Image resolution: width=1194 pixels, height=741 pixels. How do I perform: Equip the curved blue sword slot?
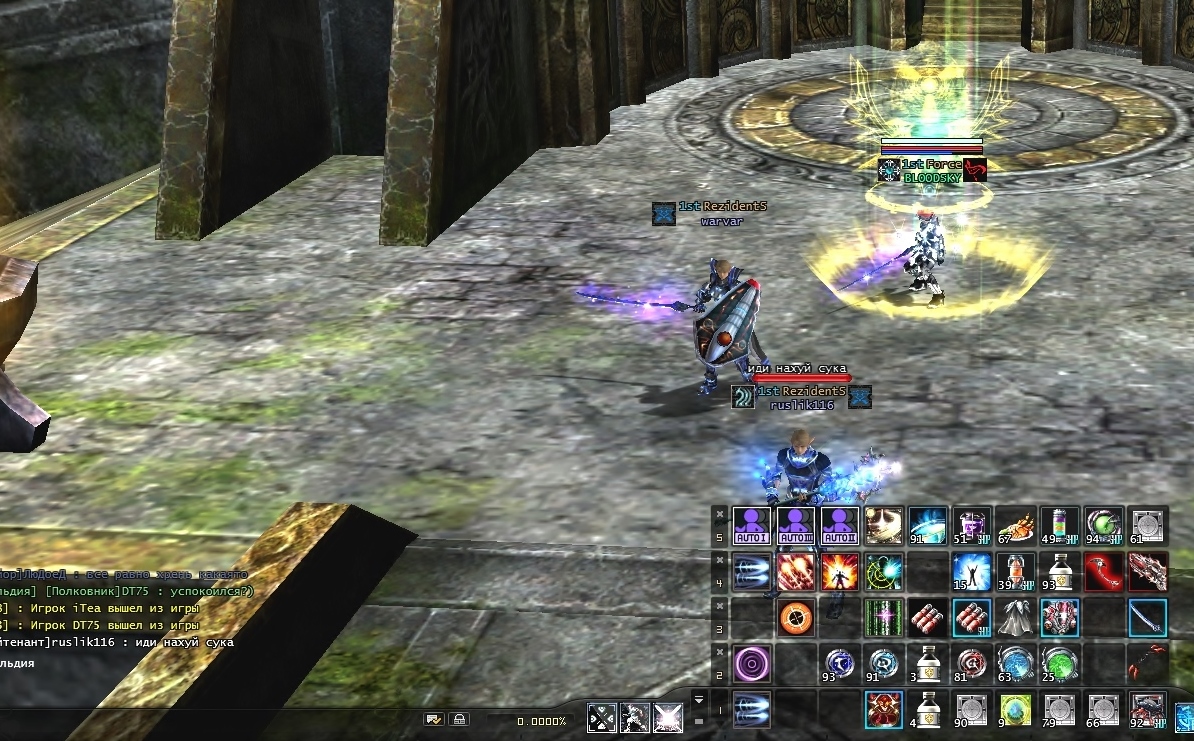click(x=1148, y=617)
